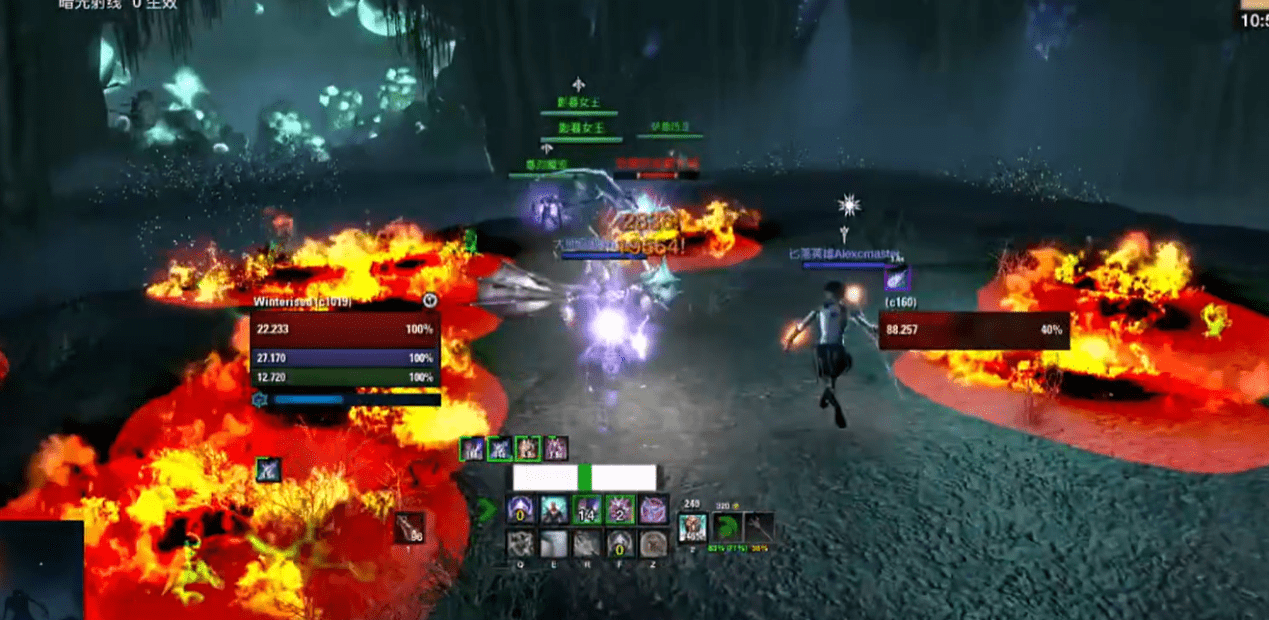1269x620 pixels.
Task: Click the greyed skill slot above Q
Action: coord(520,544)
